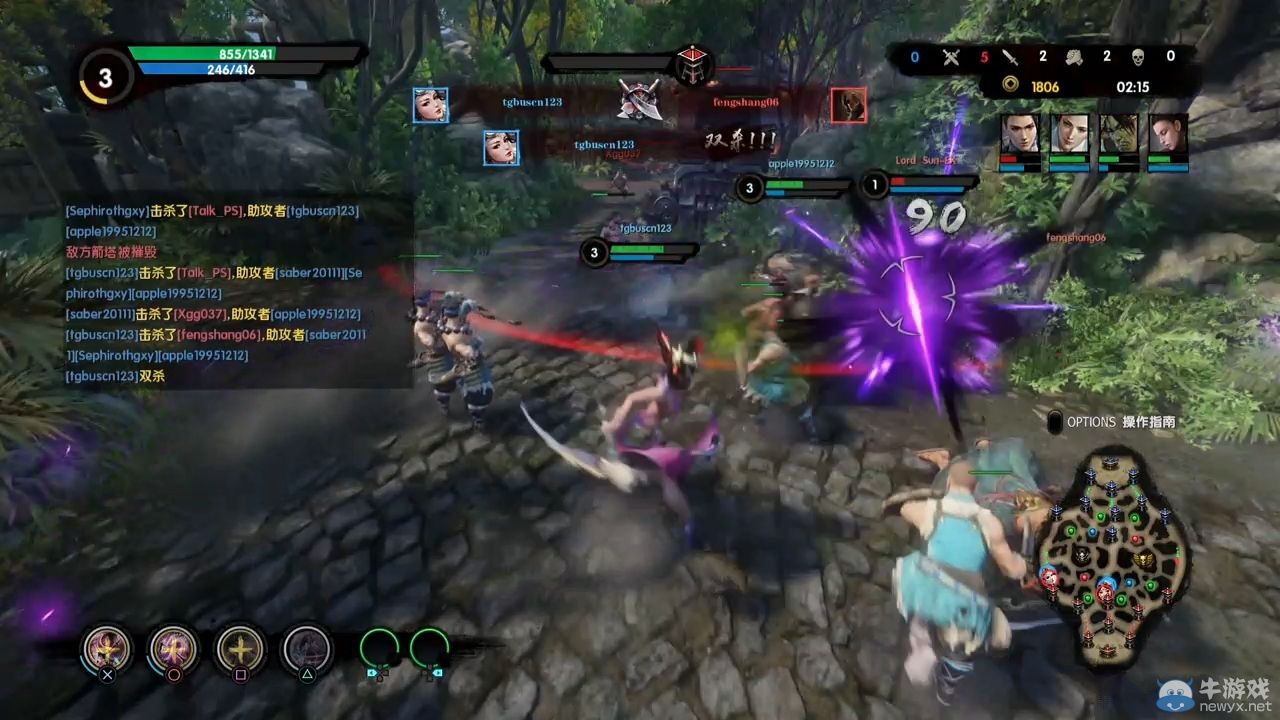Select the tgbuscn123 blue hero portrait
This screenshot has height=720, width=1280.
tap(431, 103)
